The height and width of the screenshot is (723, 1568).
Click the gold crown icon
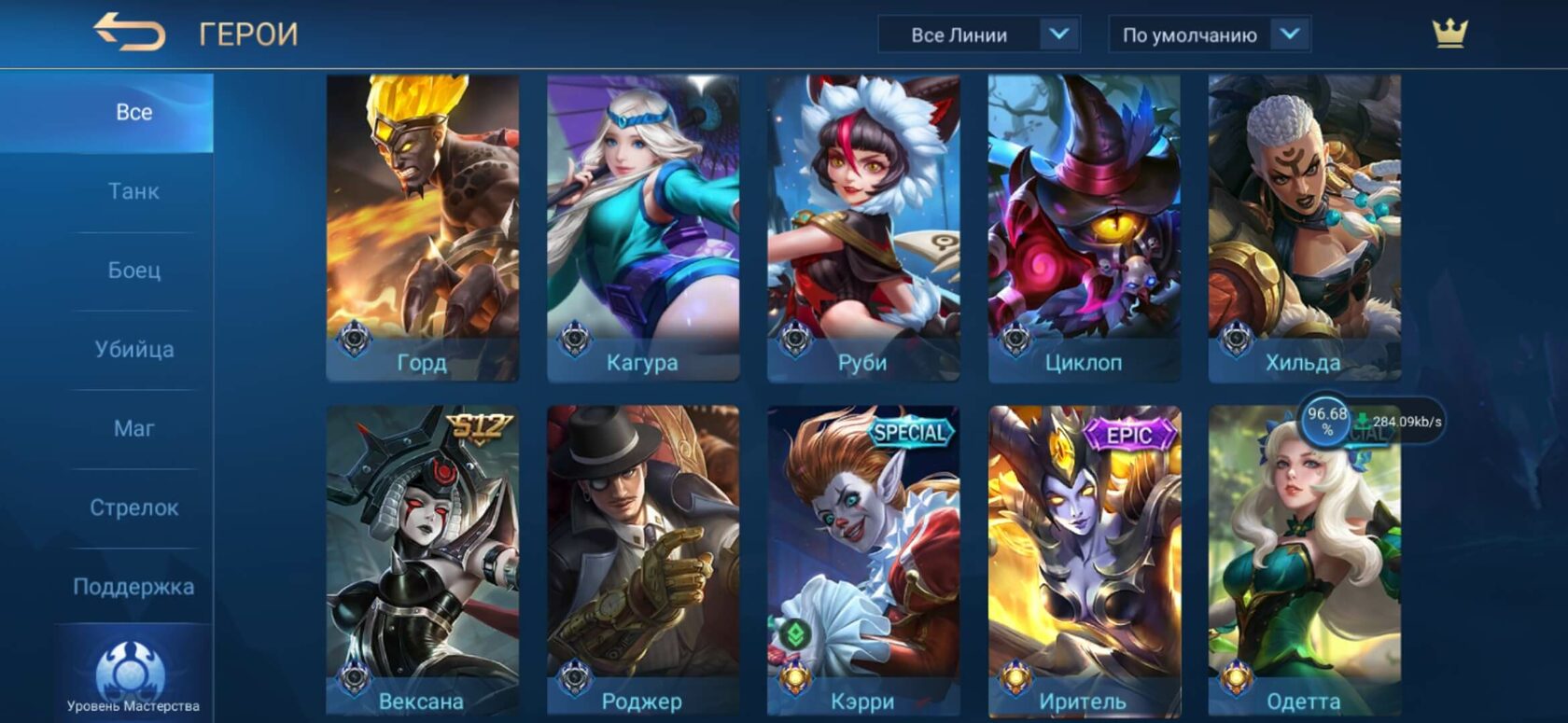point(1449,34)
